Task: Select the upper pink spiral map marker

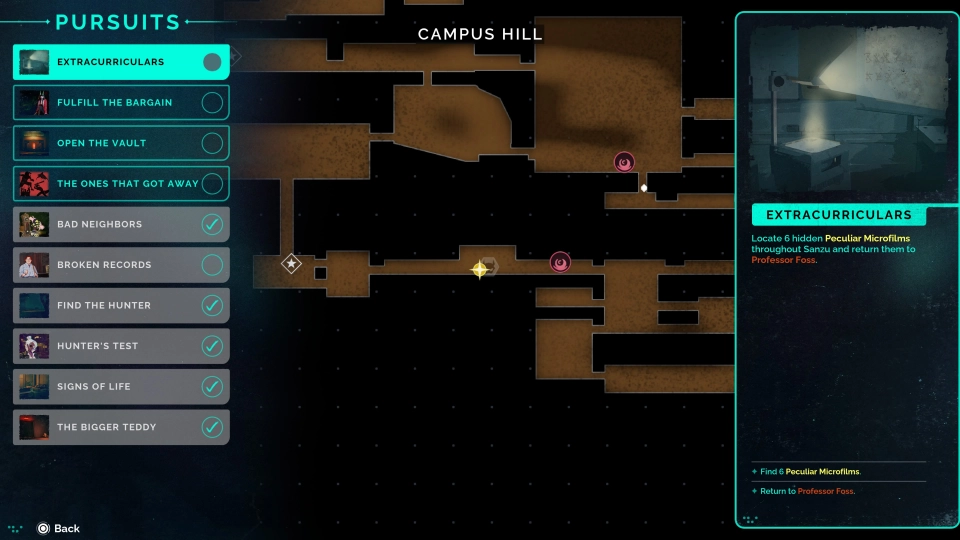Action: pos(624,162)
